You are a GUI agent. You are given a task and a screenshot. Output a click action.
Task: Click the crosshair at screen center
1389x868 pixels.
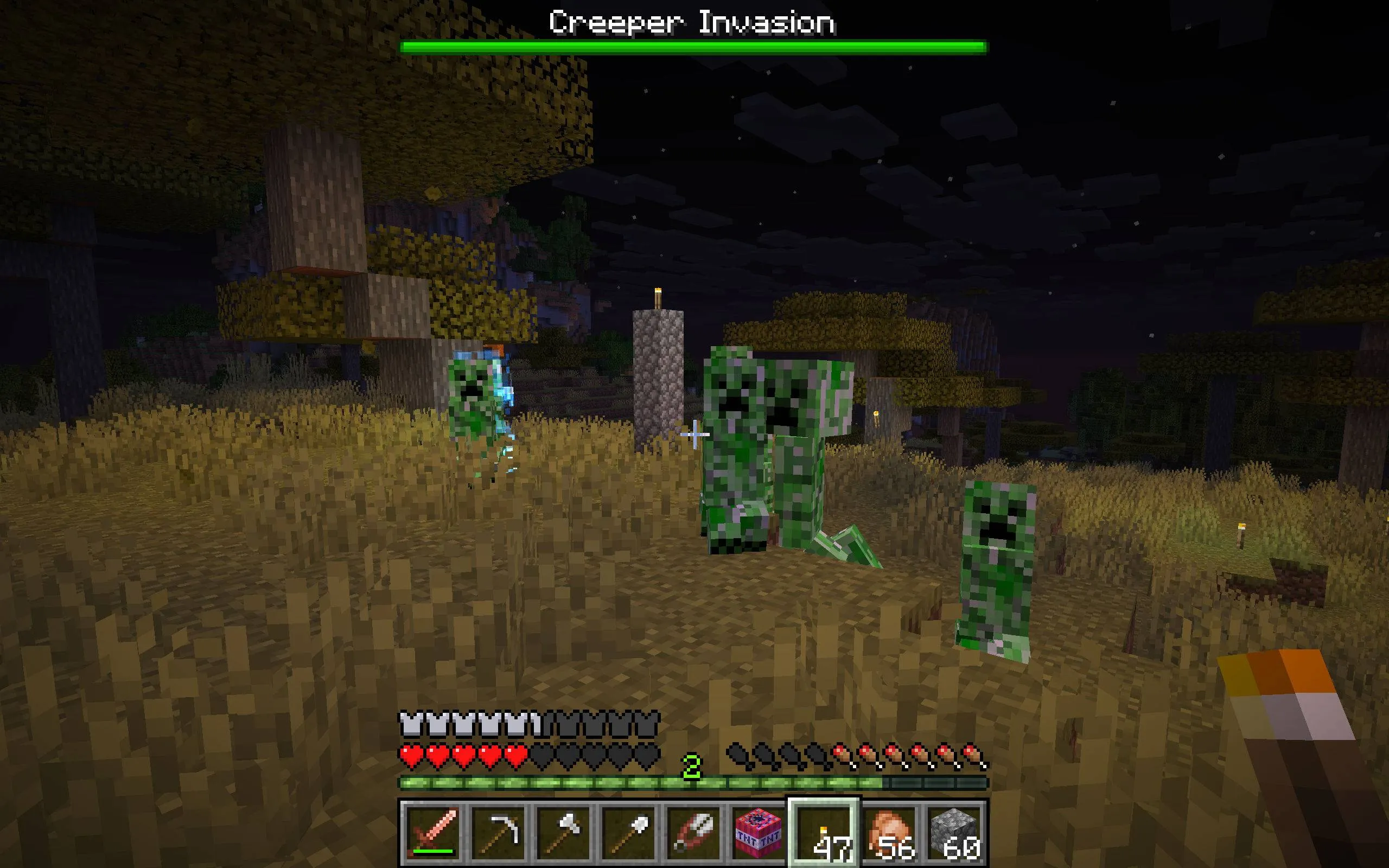coord(696,434)
